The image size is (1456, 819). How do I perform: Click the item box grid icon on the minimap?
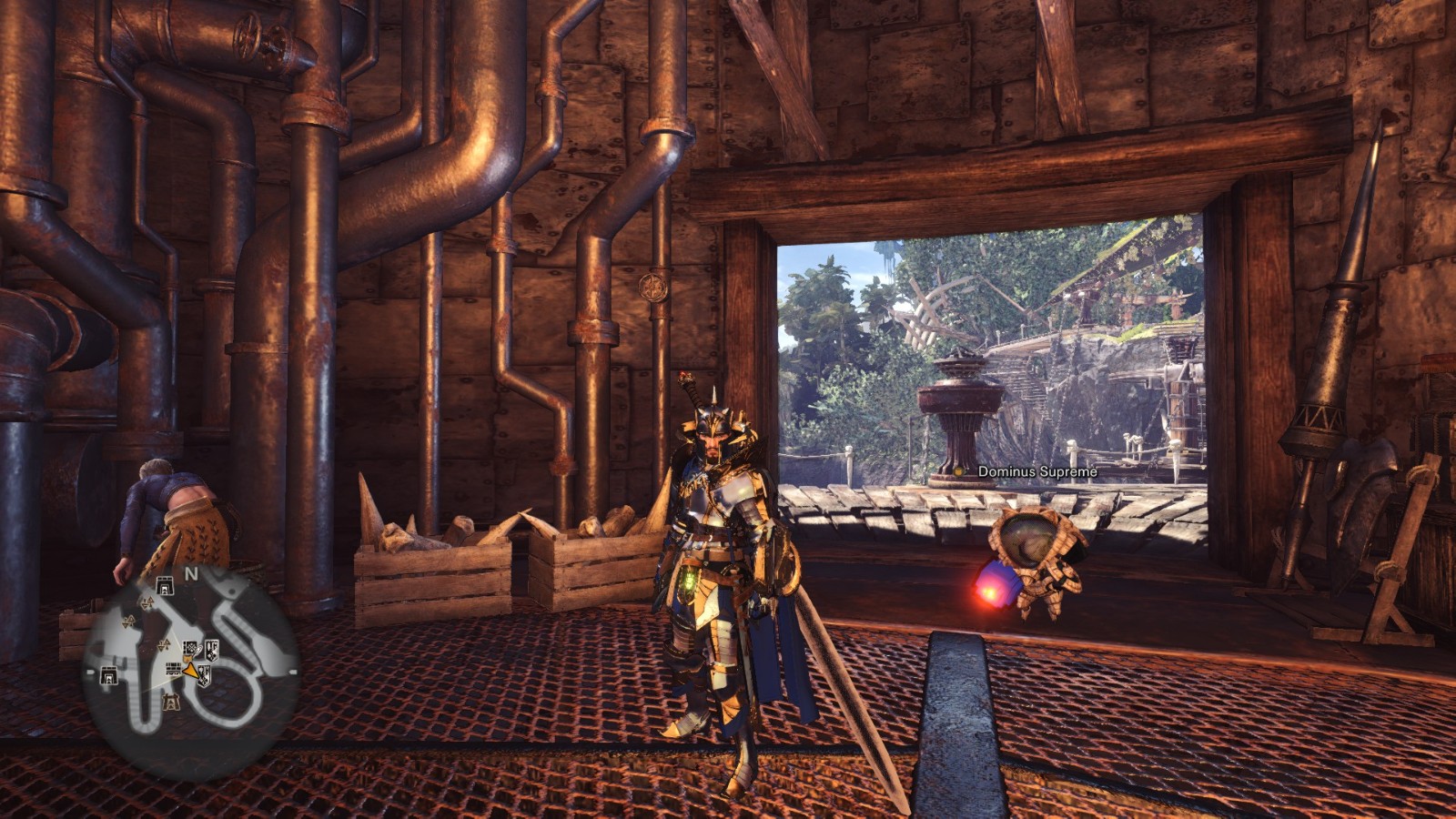172,669
